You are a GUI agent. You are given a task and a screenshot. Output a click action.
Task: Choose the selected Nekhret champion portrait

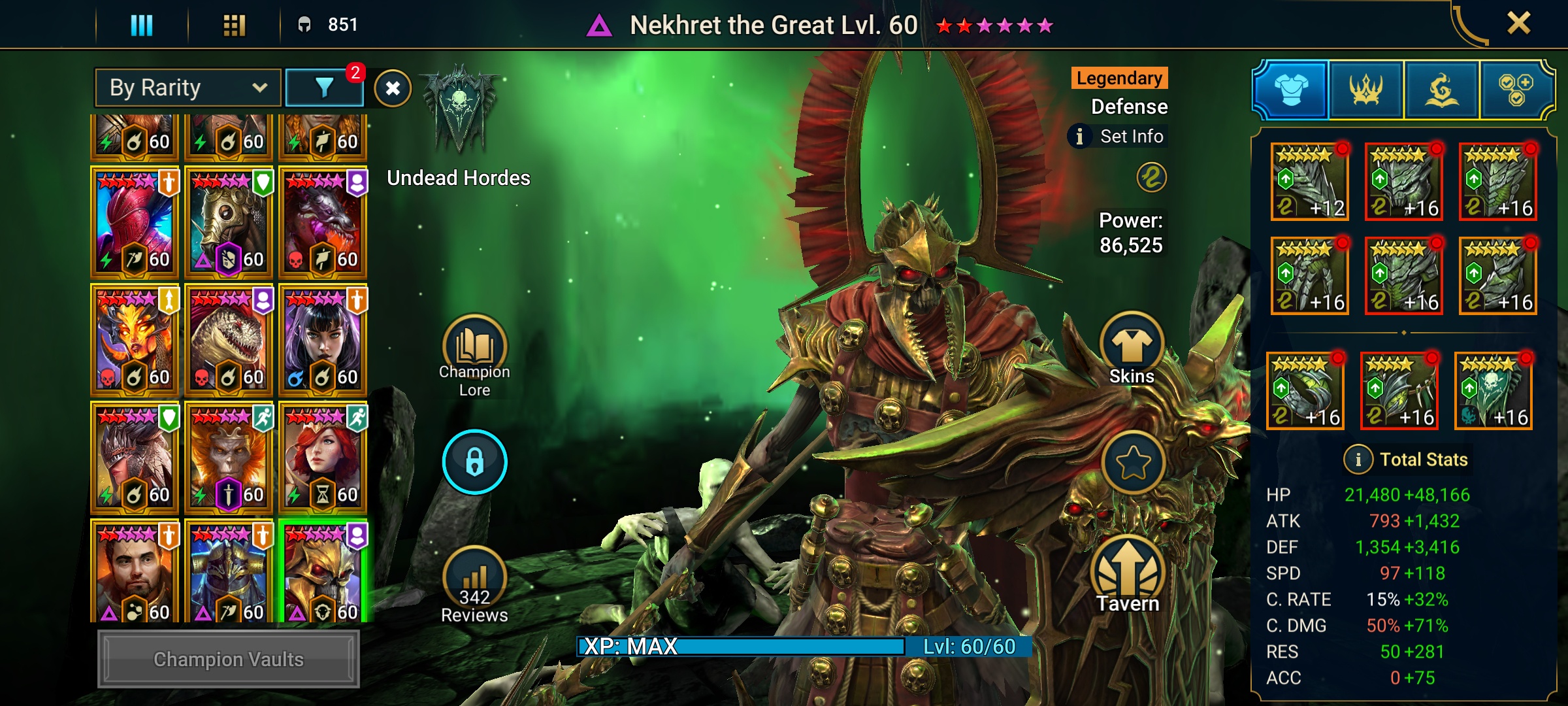click(x=323, y=572)
